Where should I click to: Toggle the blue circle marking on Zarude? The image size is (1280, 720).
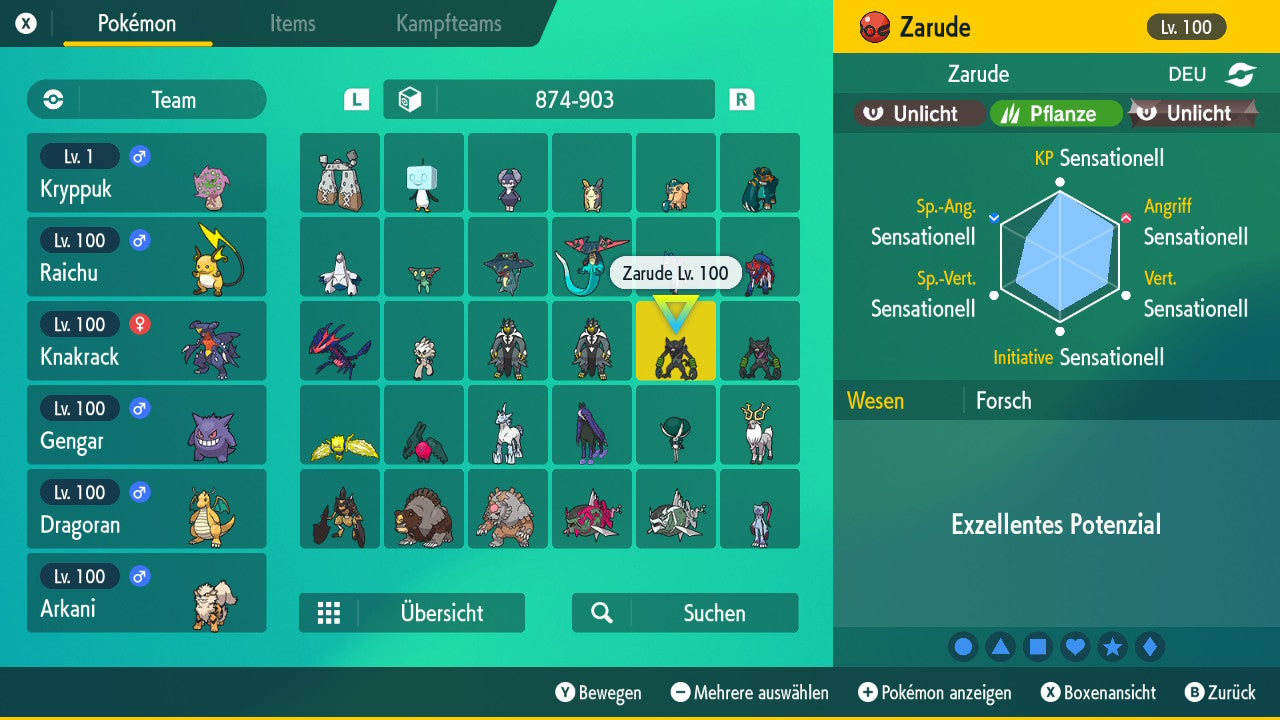(x=963, y=647)
